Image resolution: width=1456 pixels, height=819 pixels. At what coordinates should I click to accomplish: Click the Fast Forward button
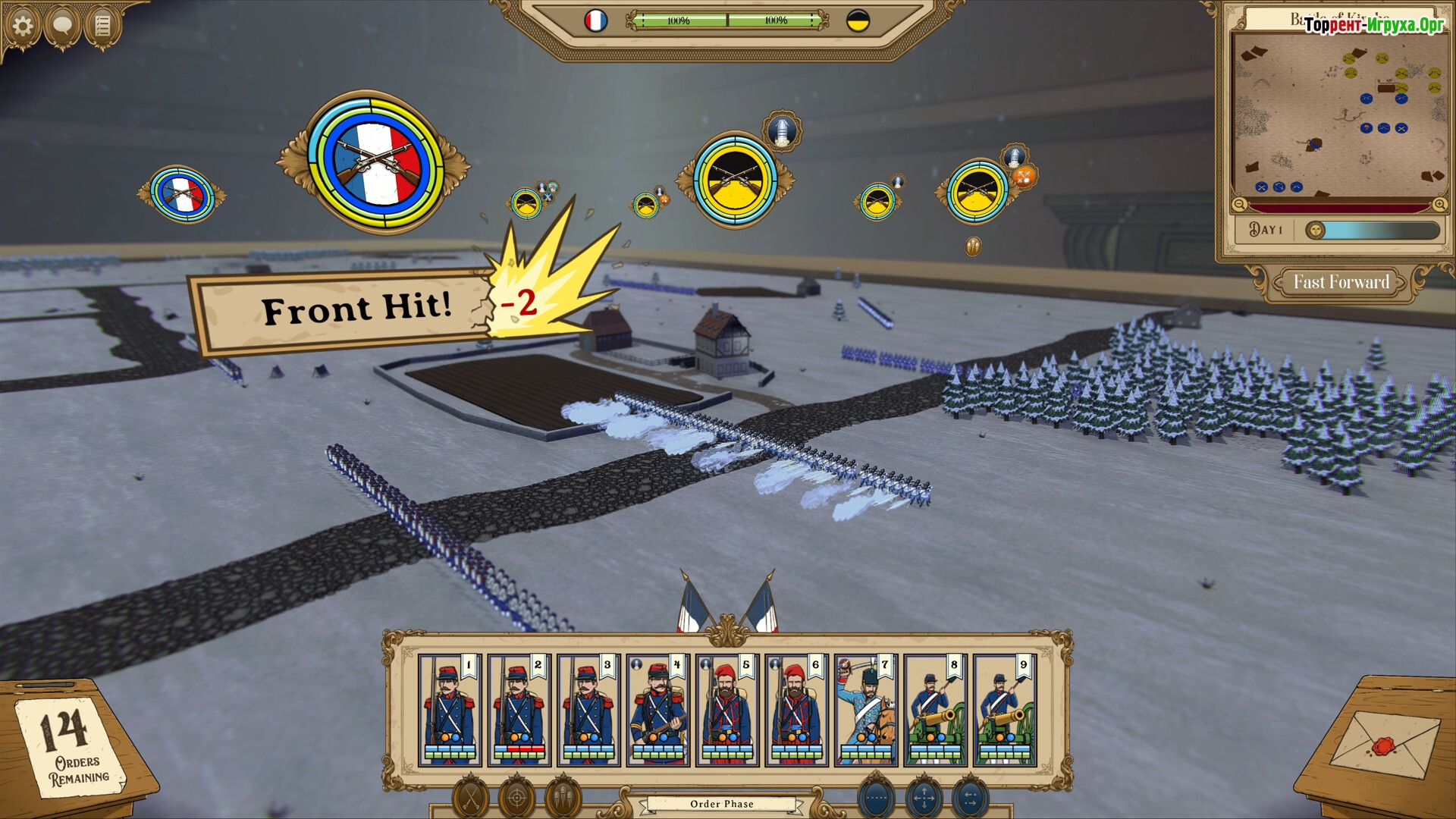(x=1341, y=282)
